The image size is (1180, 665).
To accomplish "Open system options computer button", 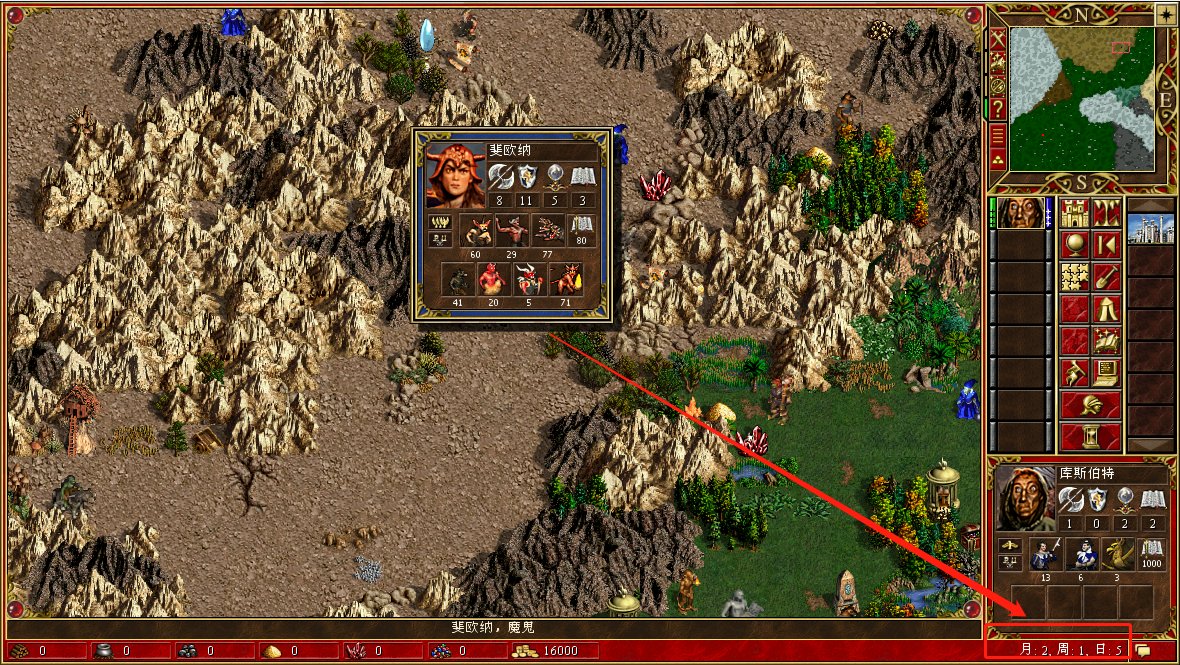I will coord(1106,373).
